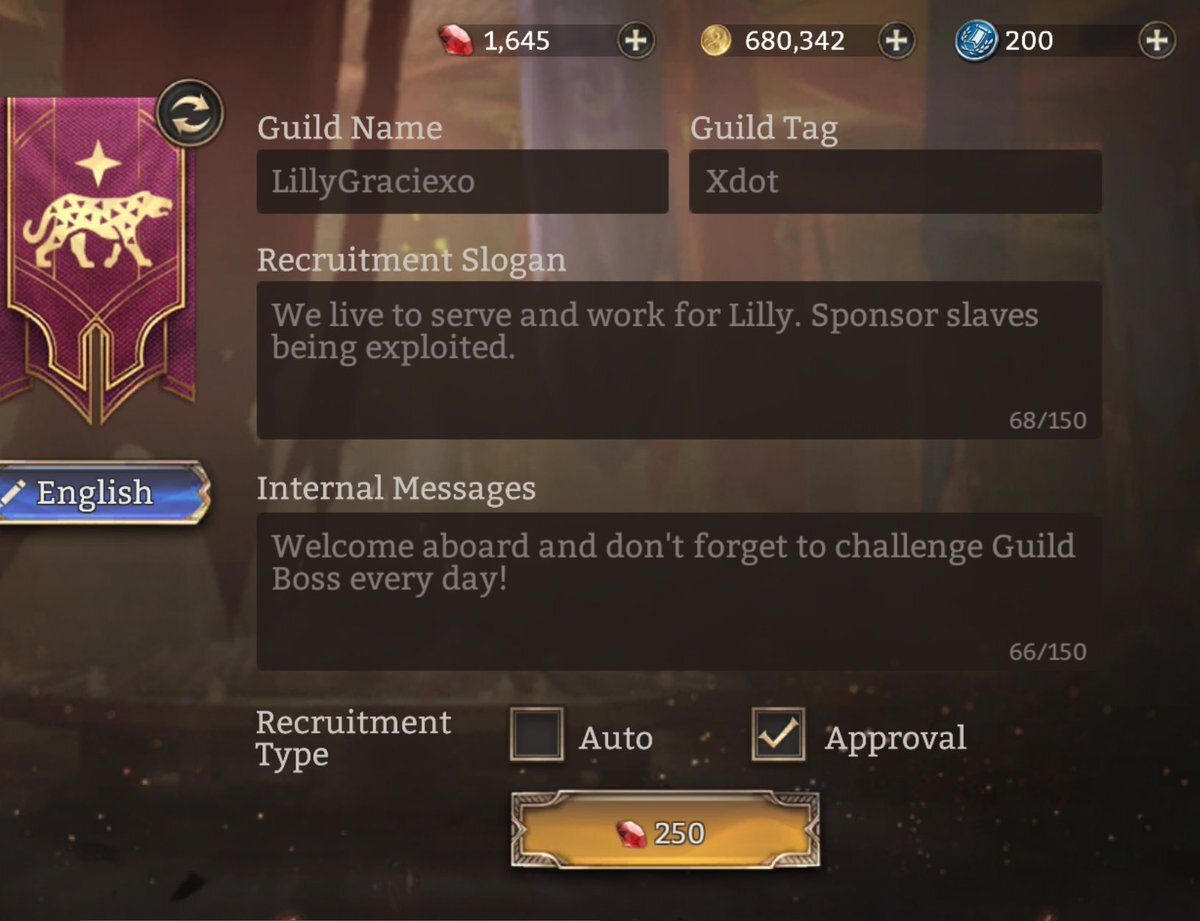The image size is (1200, 921).
Task: Select the leopard guild banner
Action: (x=97, y=250)
